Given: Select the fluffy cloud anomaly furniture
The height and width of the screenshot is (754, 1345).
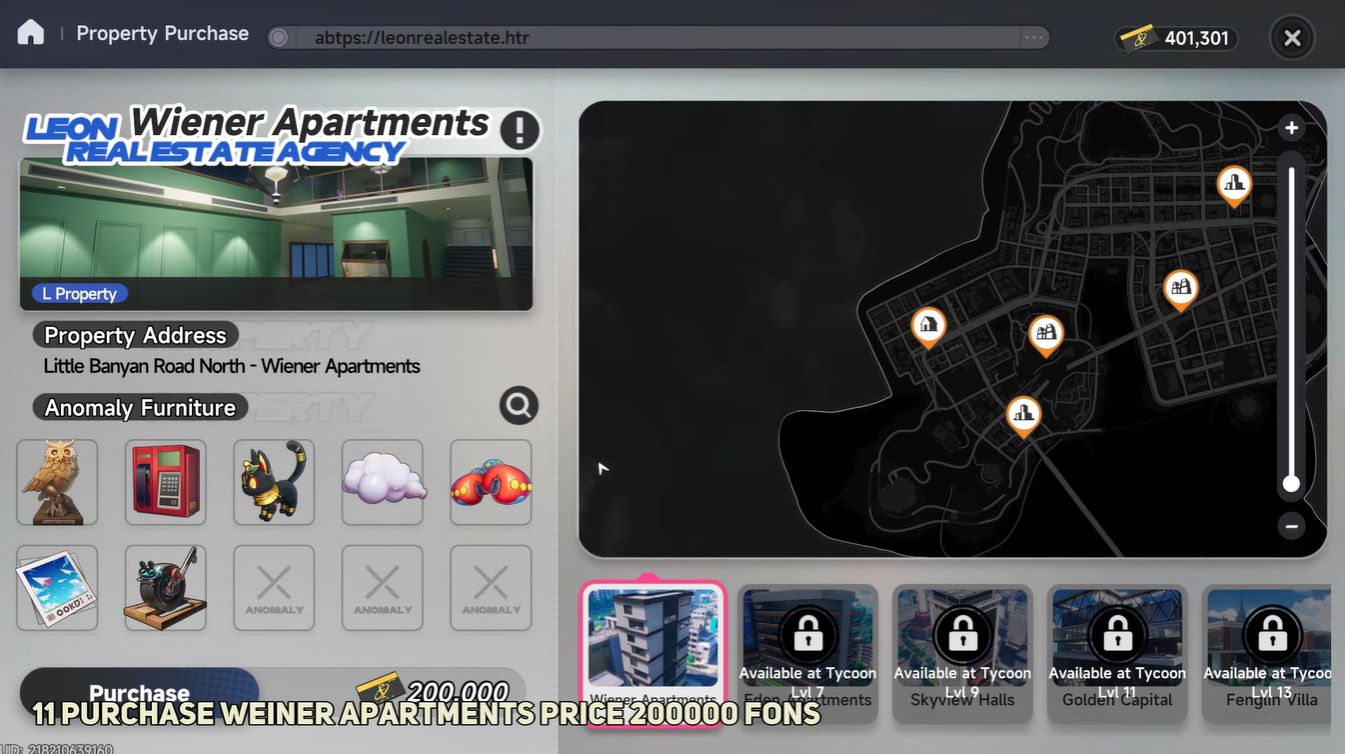Looking at the screenshot, I should click(381, 481).
